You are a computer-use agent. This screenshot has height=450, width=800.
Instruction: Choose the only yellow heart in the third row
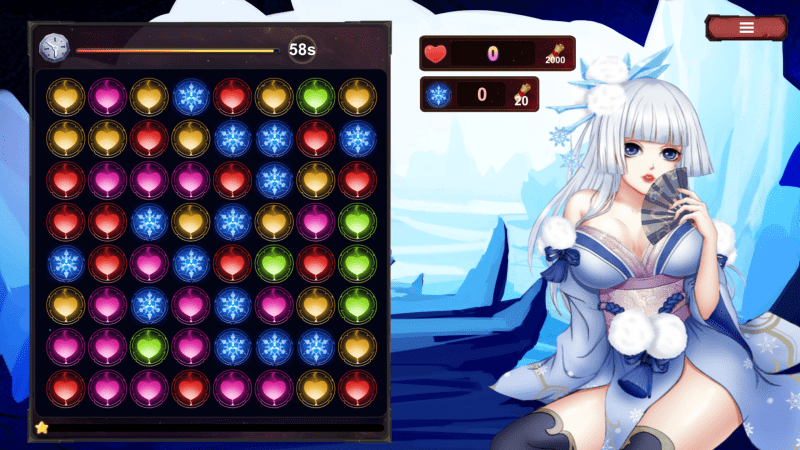pos(315,180)
